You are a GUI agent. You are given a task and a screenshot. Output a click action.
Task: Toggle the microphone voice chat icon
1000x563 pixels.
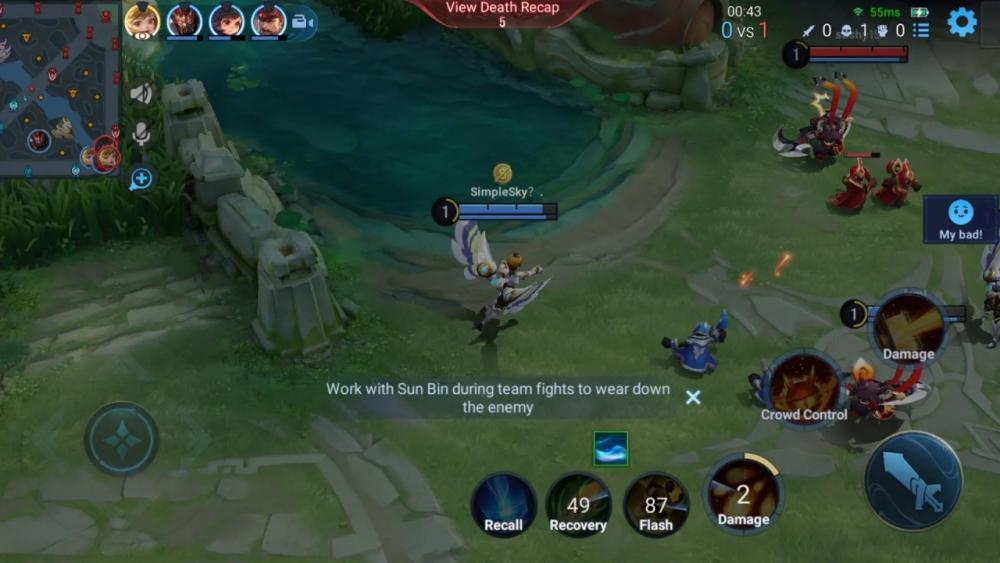141,135
